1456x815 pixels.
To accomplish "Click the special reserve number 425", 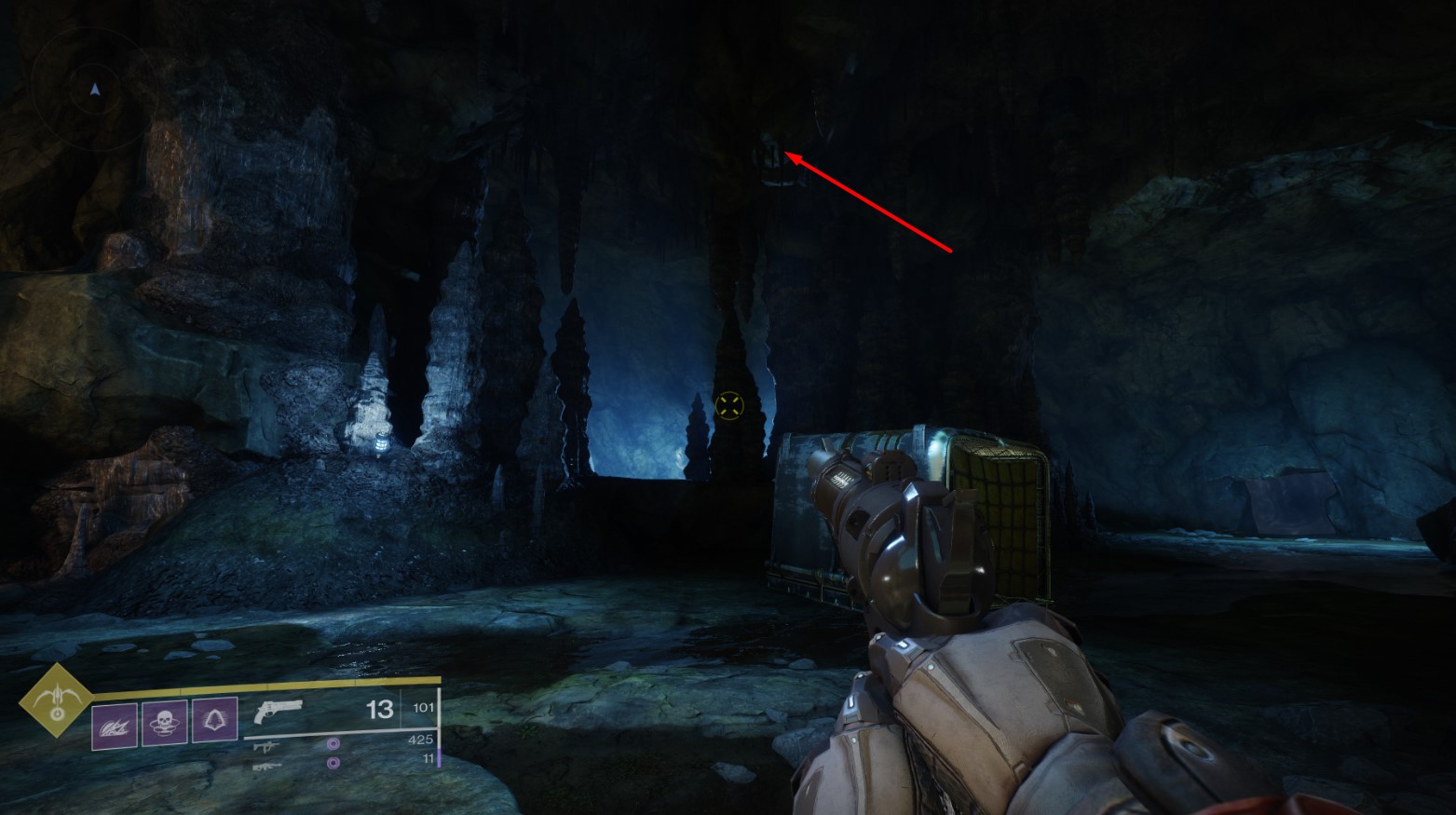I will [x=420, y=738].
